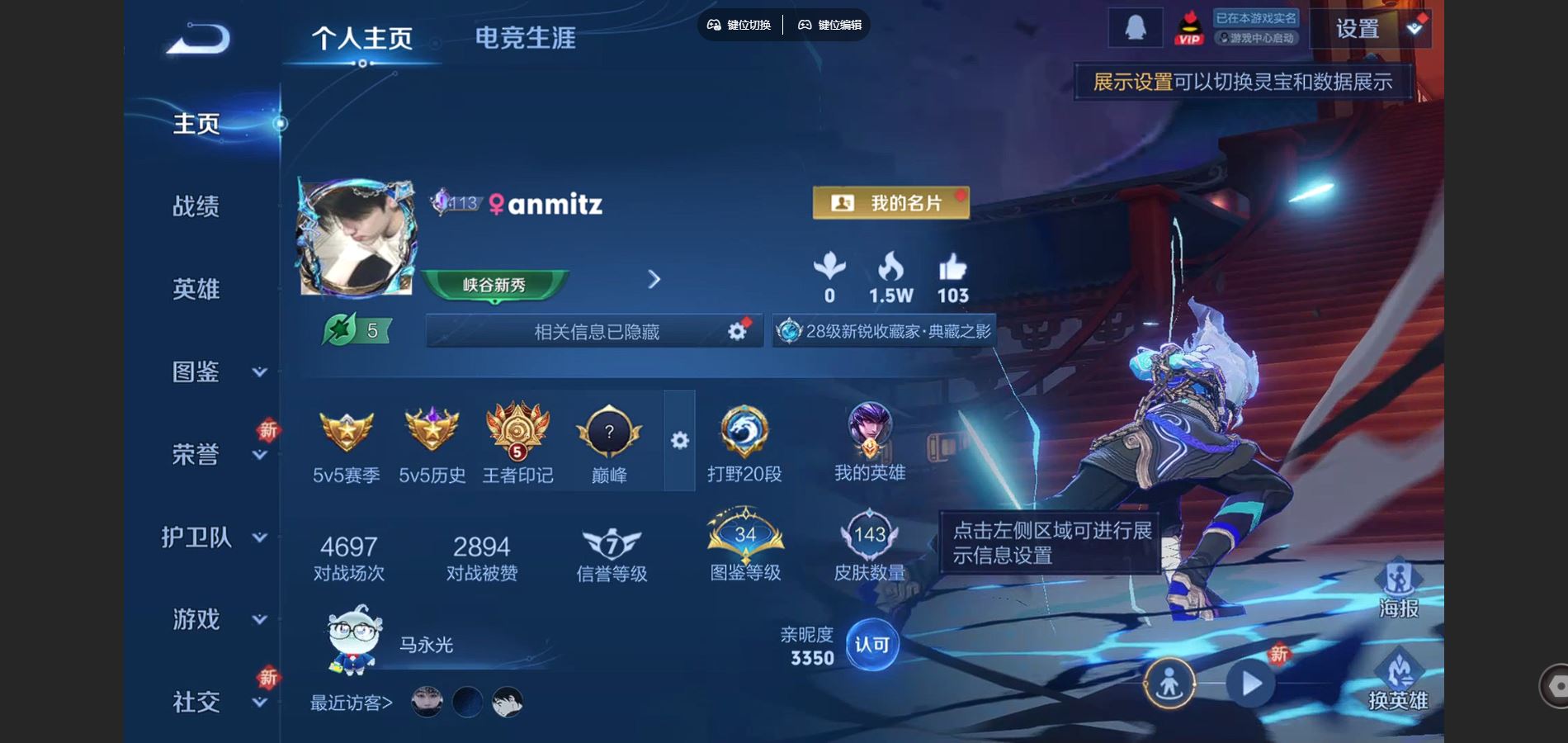This screenshot has height=743, width=1568.
Task: Switch to the 电竞生涯 tab
Action: pyautogui.click(x=525, y=37)
